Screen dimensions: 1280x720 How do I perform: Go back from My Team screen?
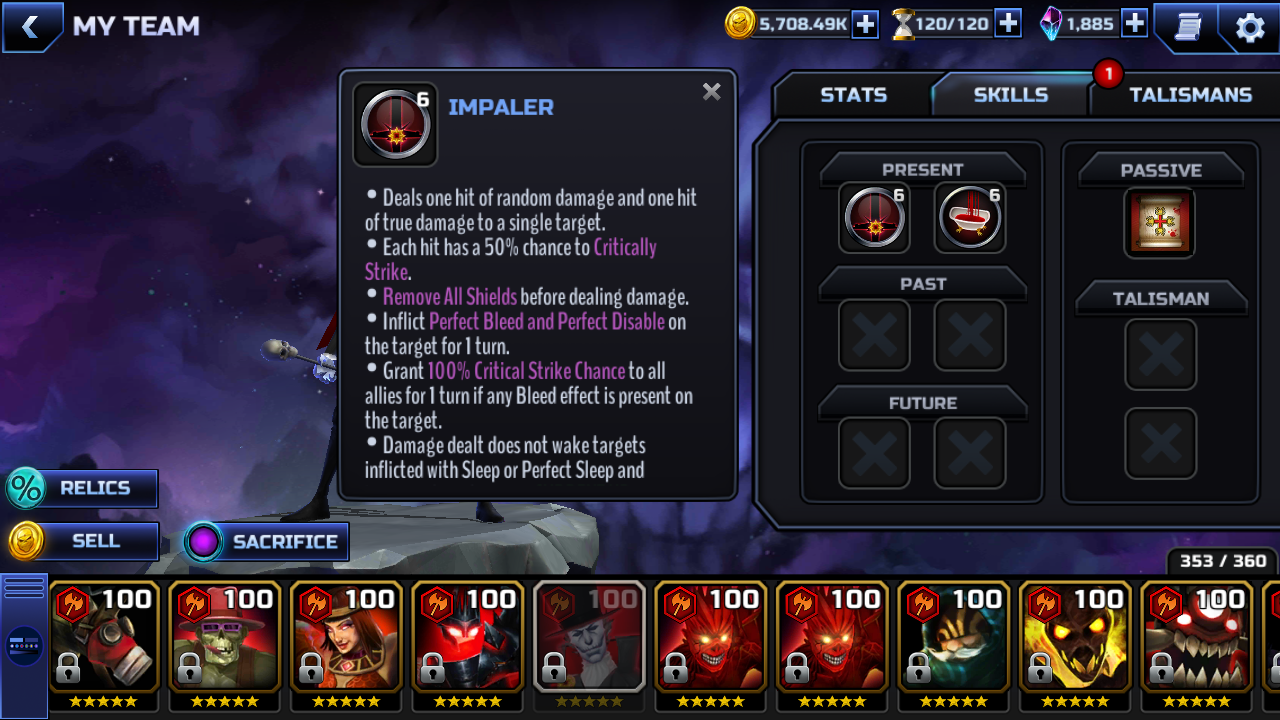(x=30, y=27)
